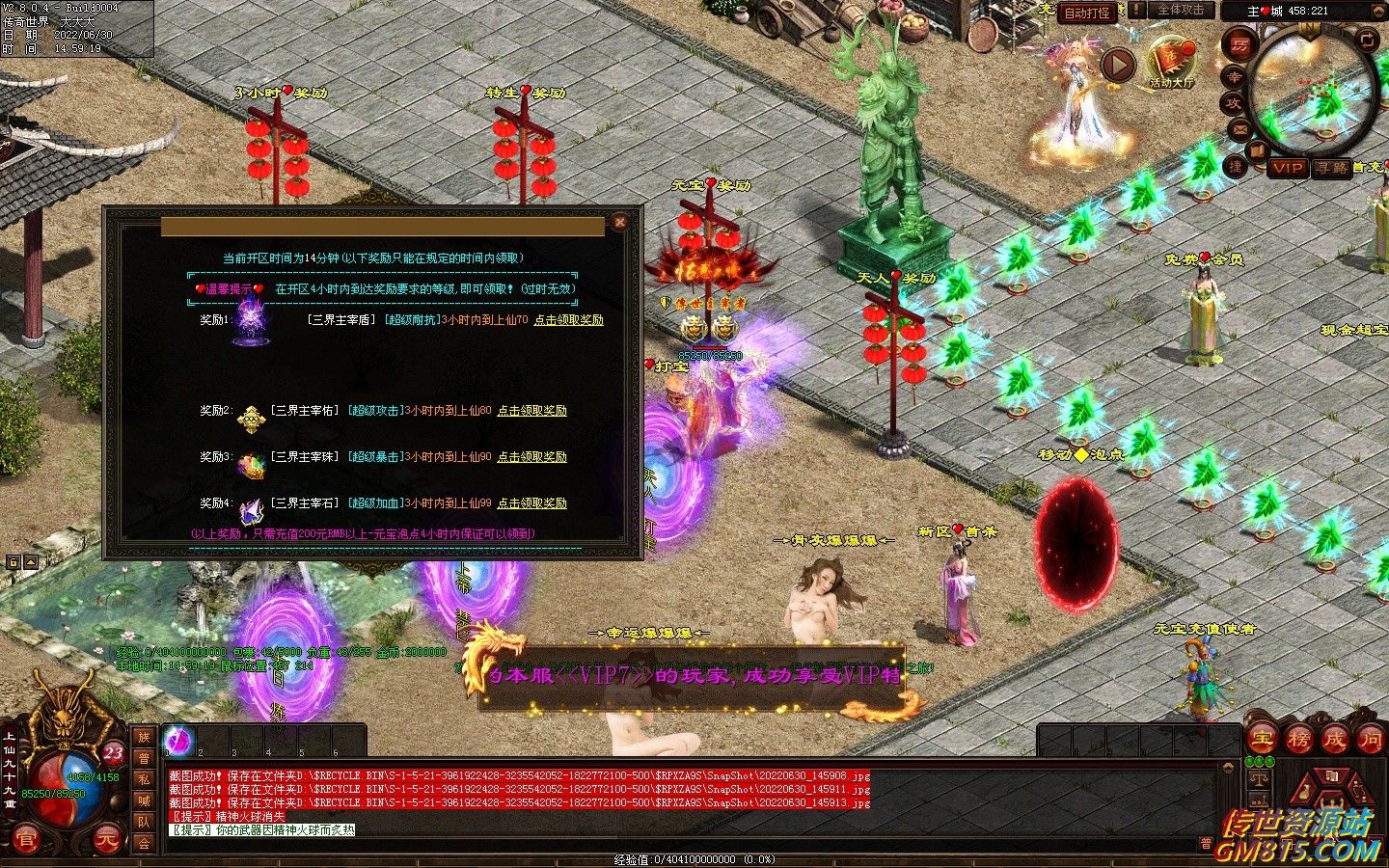Viewport: 1389px width, 868px height.
Task: Click the circular minimap
Action: [x=1314, y=92]
